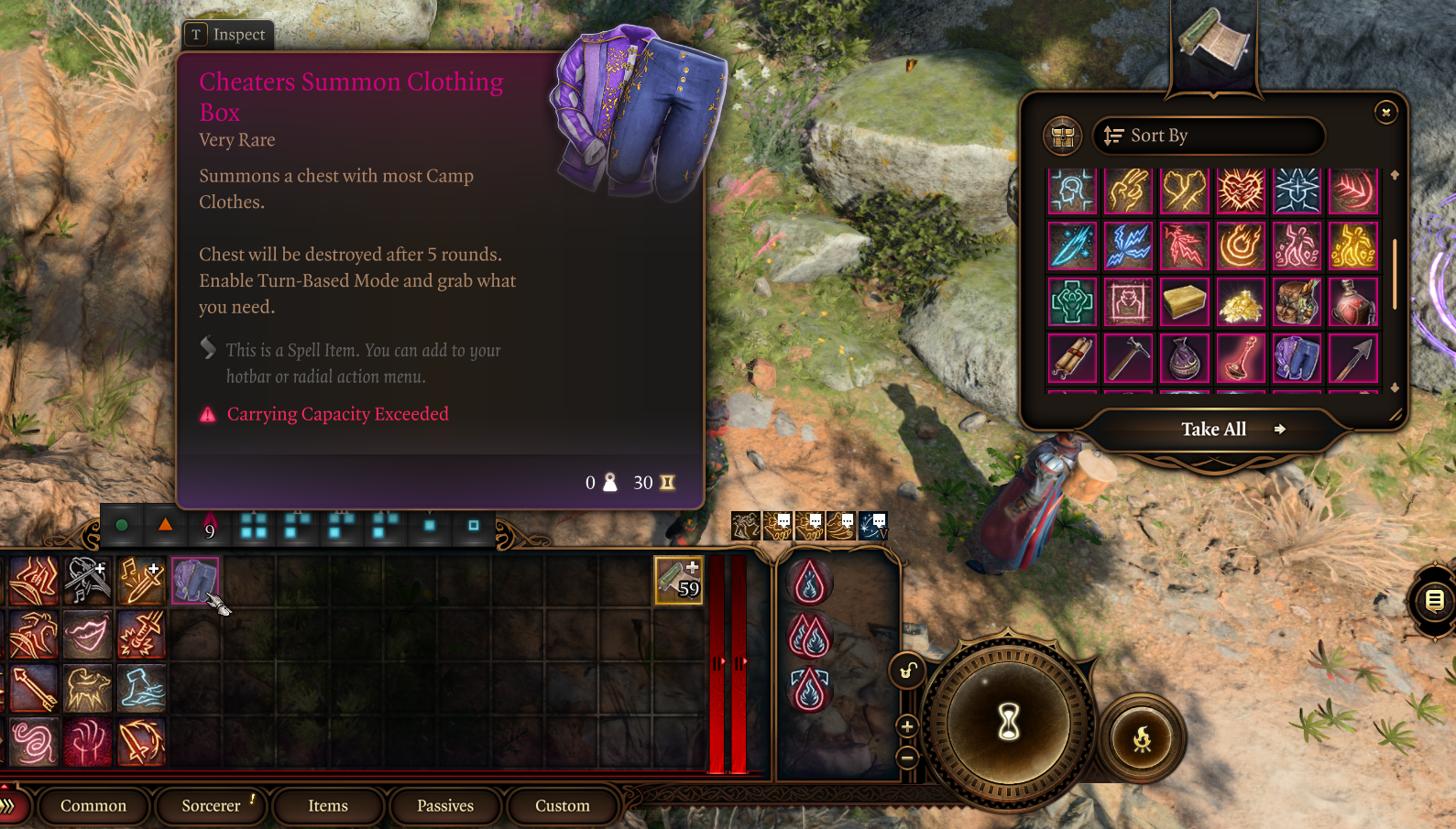Select the Custom hotbar tab
The image size is (1456, 829).
(562, 806)
